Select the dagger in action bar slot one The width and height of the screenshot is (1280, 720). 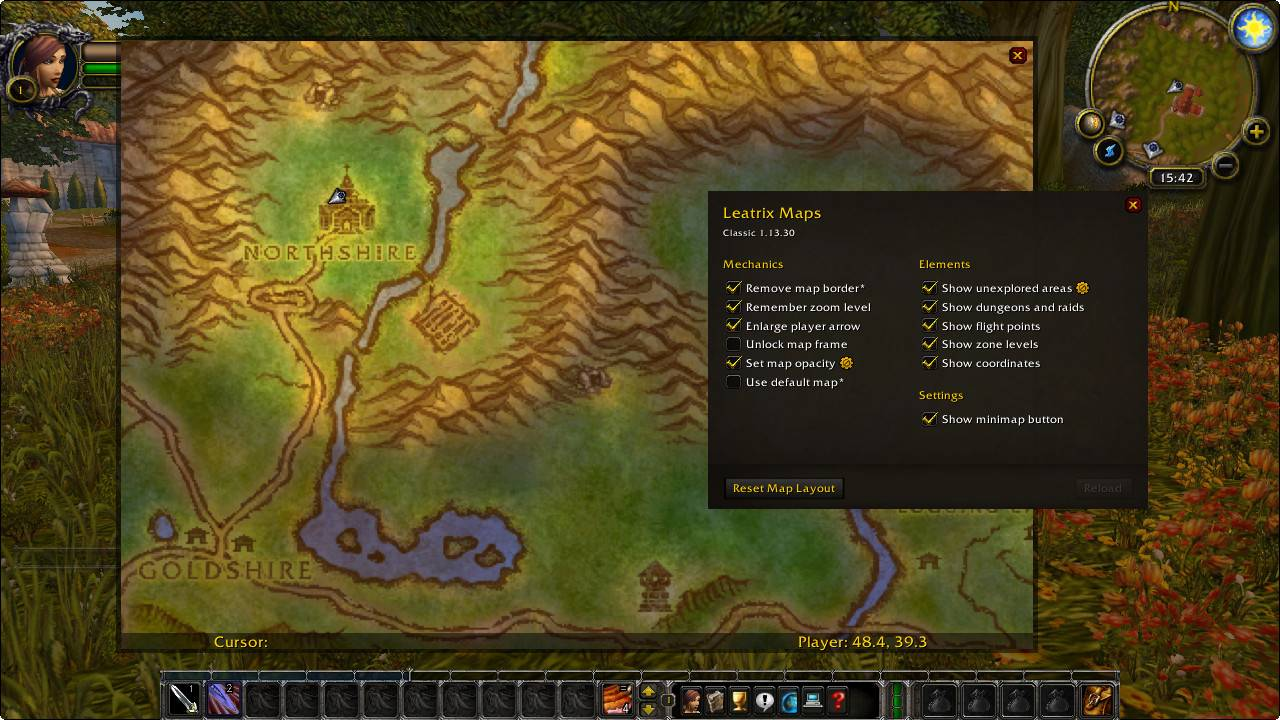(x=186, y=700)
